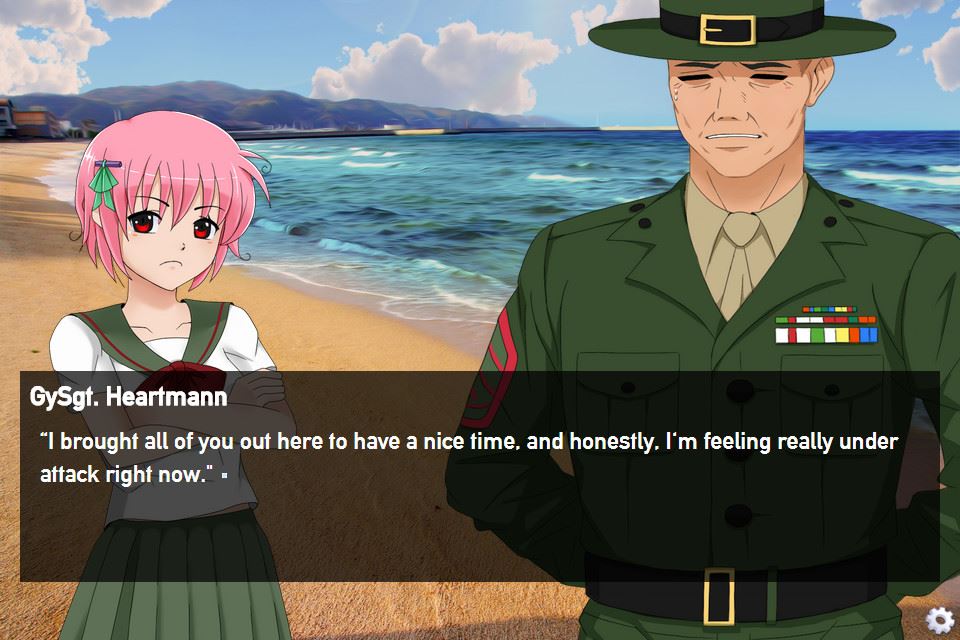This screenshot has height=640, width=960.
Task: Advance the dialogue by clicking the text box
Action: [479, 500]
